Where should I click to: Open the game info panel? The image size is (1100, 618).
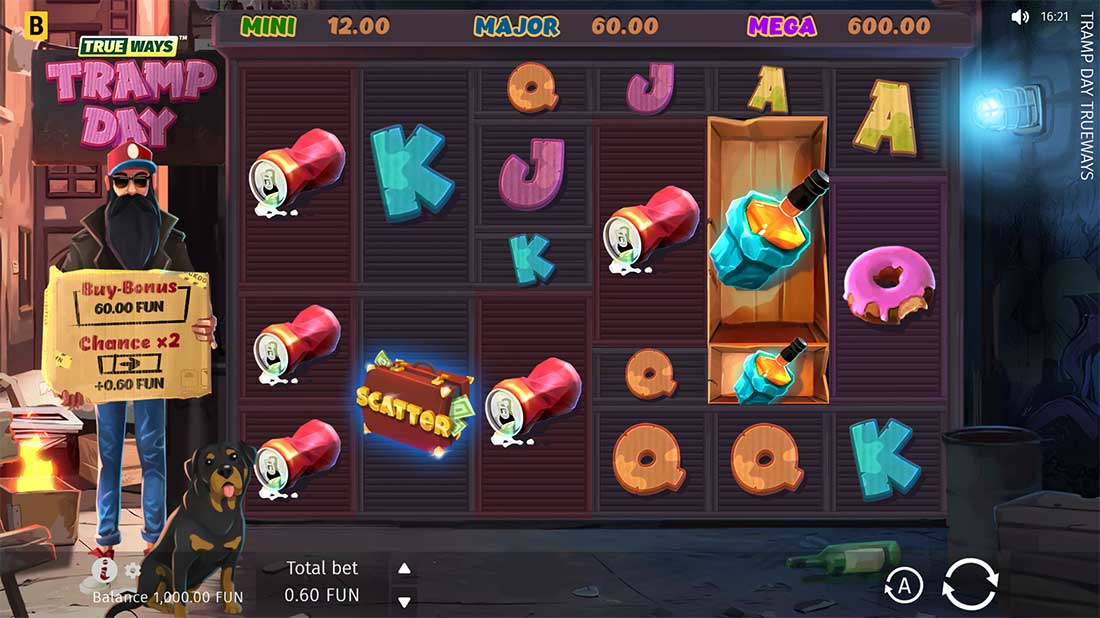104,571
